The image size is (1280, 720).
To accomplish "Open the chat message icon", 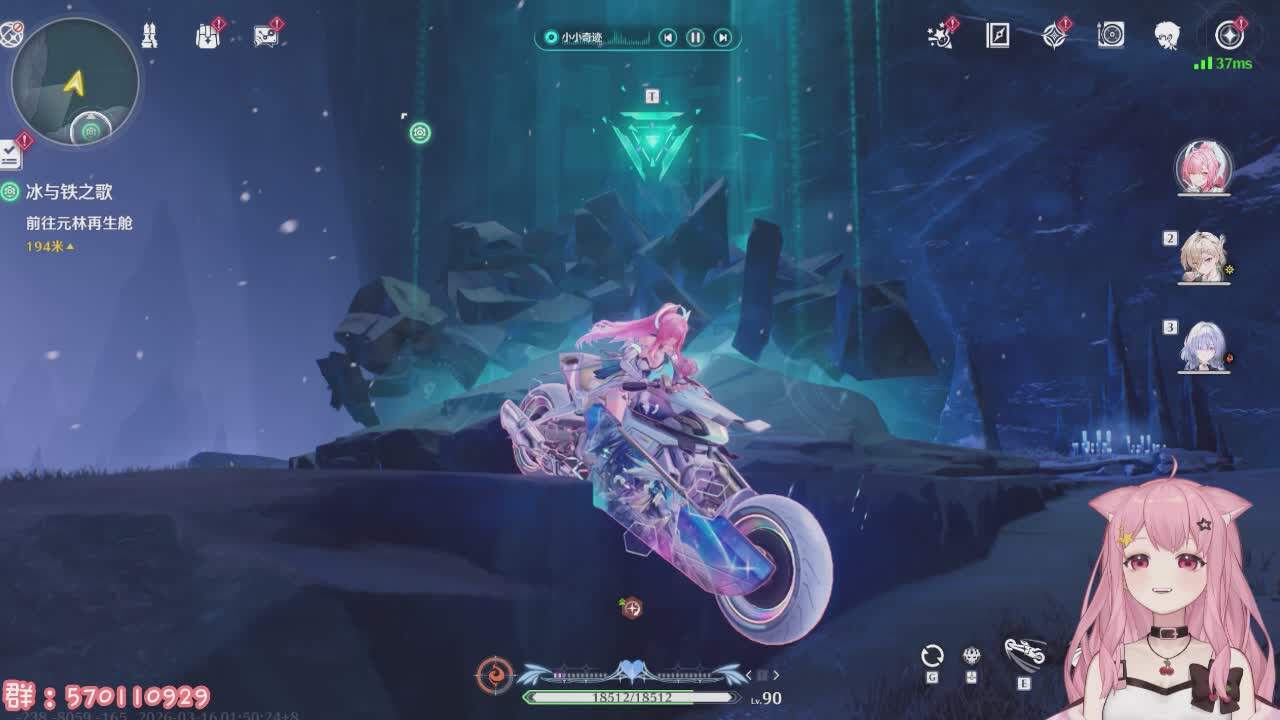I will pos(265,36).
